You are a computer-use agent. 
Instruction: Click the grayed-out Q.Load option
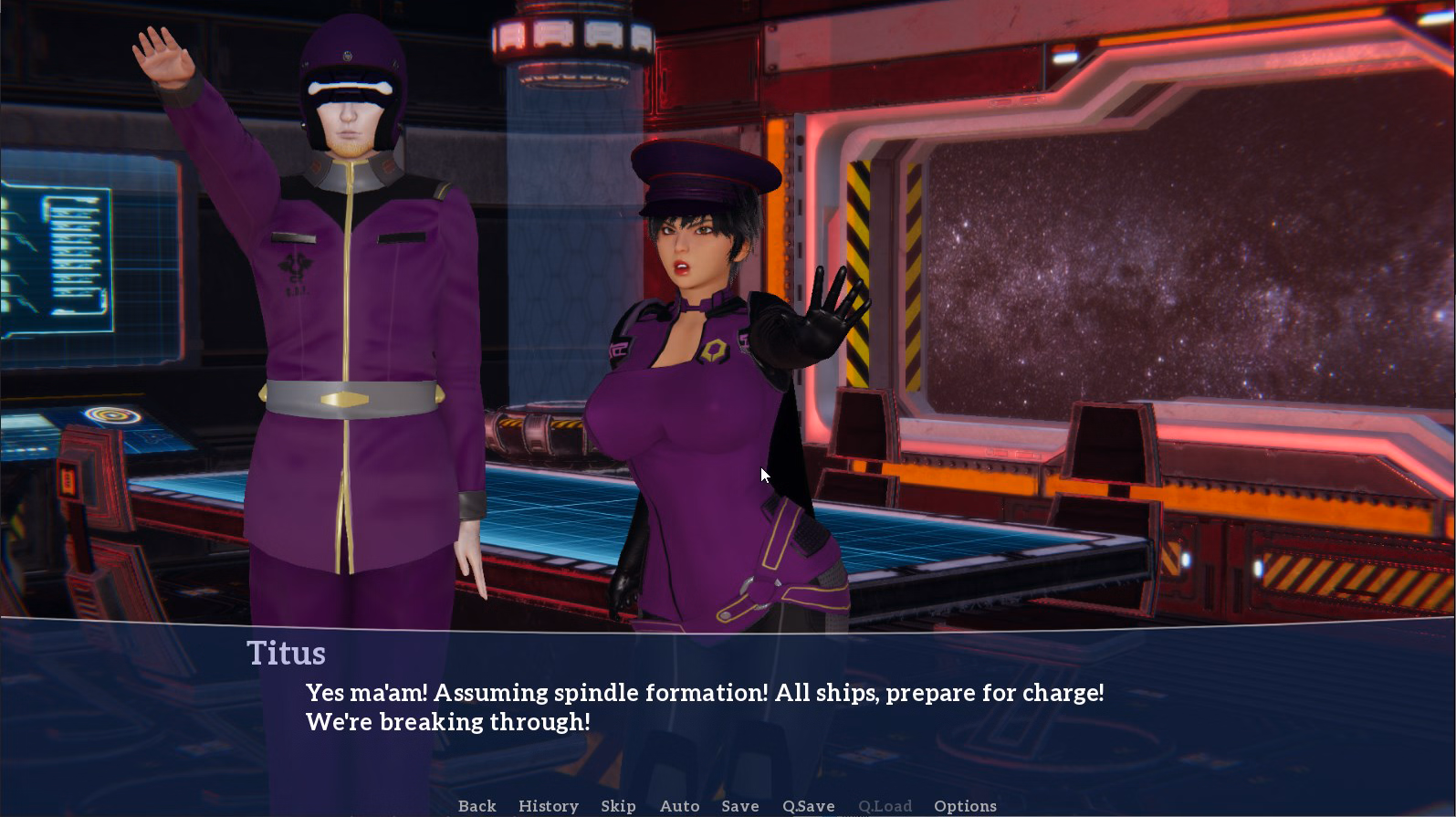885,806
